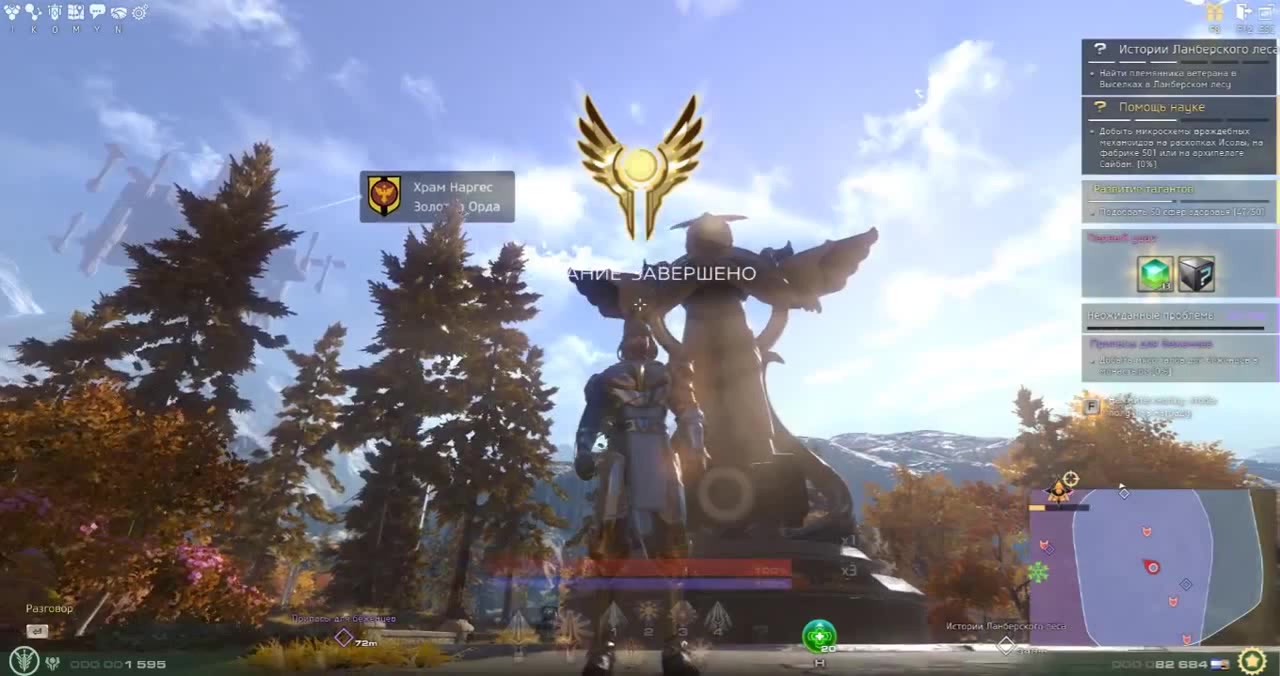Open the chat speech bubble icon
The width and height of the screenshot is (1280, 676).
tap(97, 12)
